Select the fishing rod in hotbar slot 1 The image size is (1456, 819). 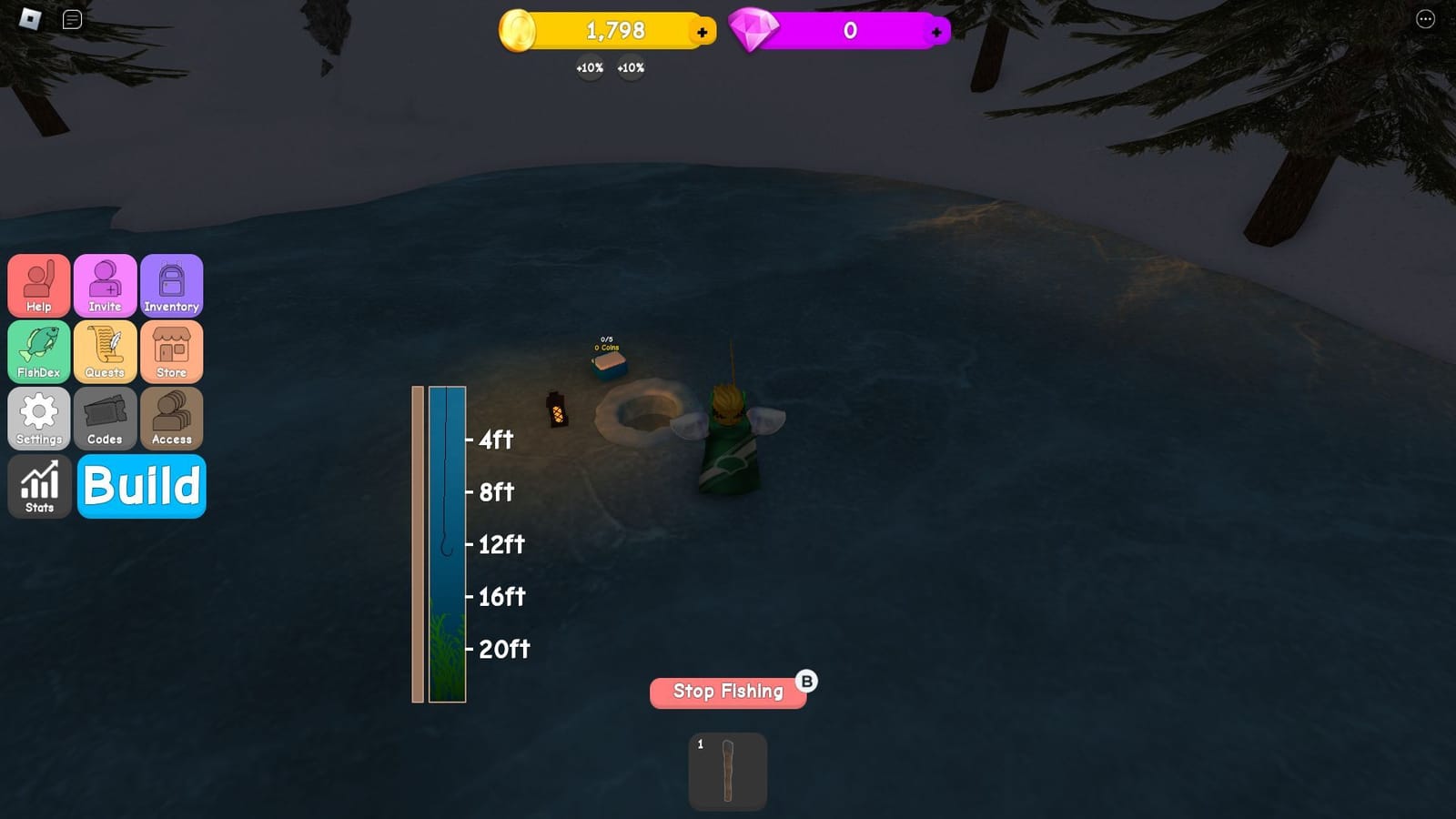727,771
